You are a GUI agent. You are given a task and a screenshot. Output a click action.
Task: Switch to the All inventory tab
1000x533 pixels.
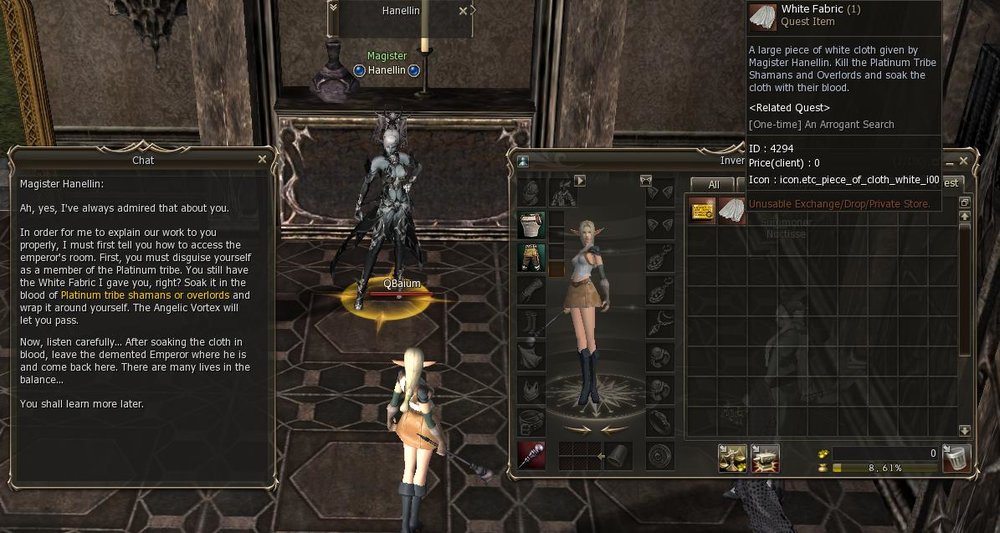[x=712, y=184]
